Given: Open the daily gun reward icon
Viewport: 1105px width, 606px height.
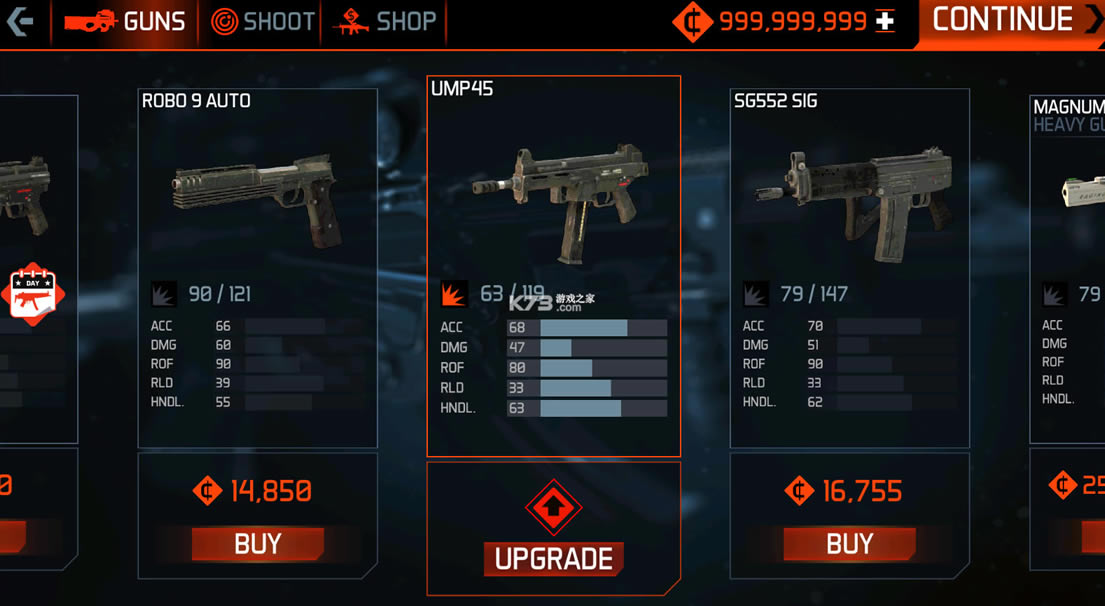Looking at the screenshot, I should [32, 294].
